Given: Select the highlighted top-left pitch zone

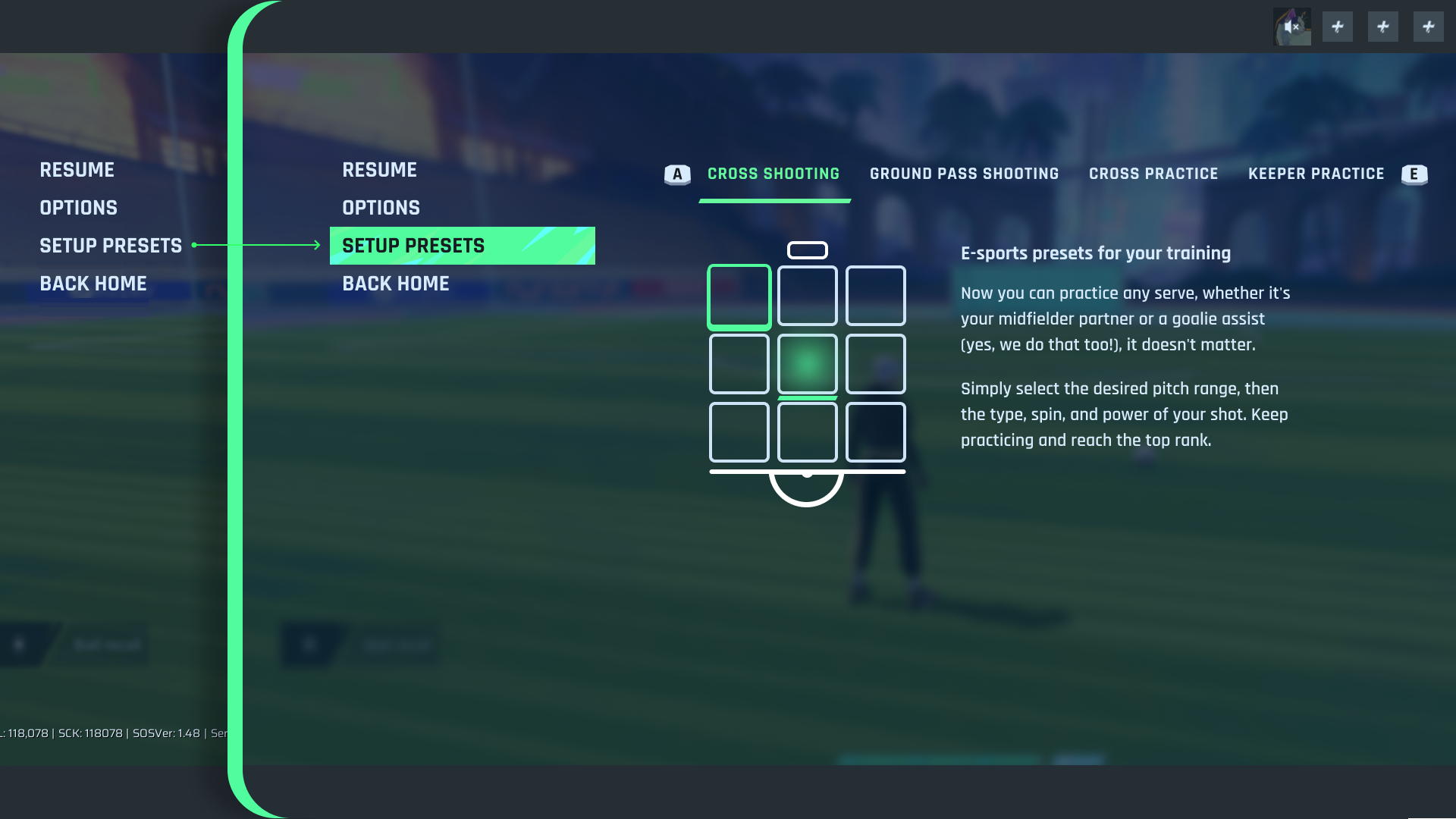Looking at the screenshot, I should (739, 297).
